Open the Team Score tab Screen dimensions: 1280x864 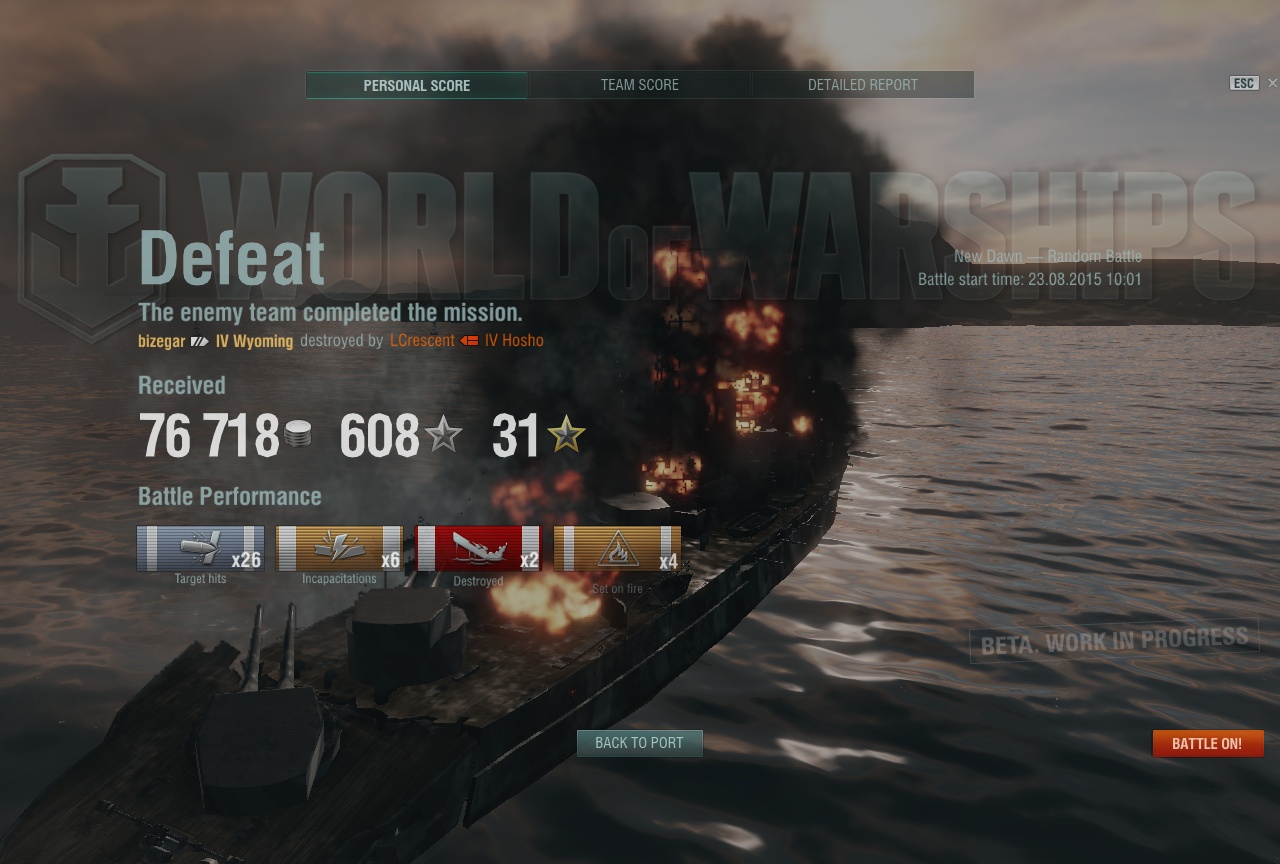[639, 85]
